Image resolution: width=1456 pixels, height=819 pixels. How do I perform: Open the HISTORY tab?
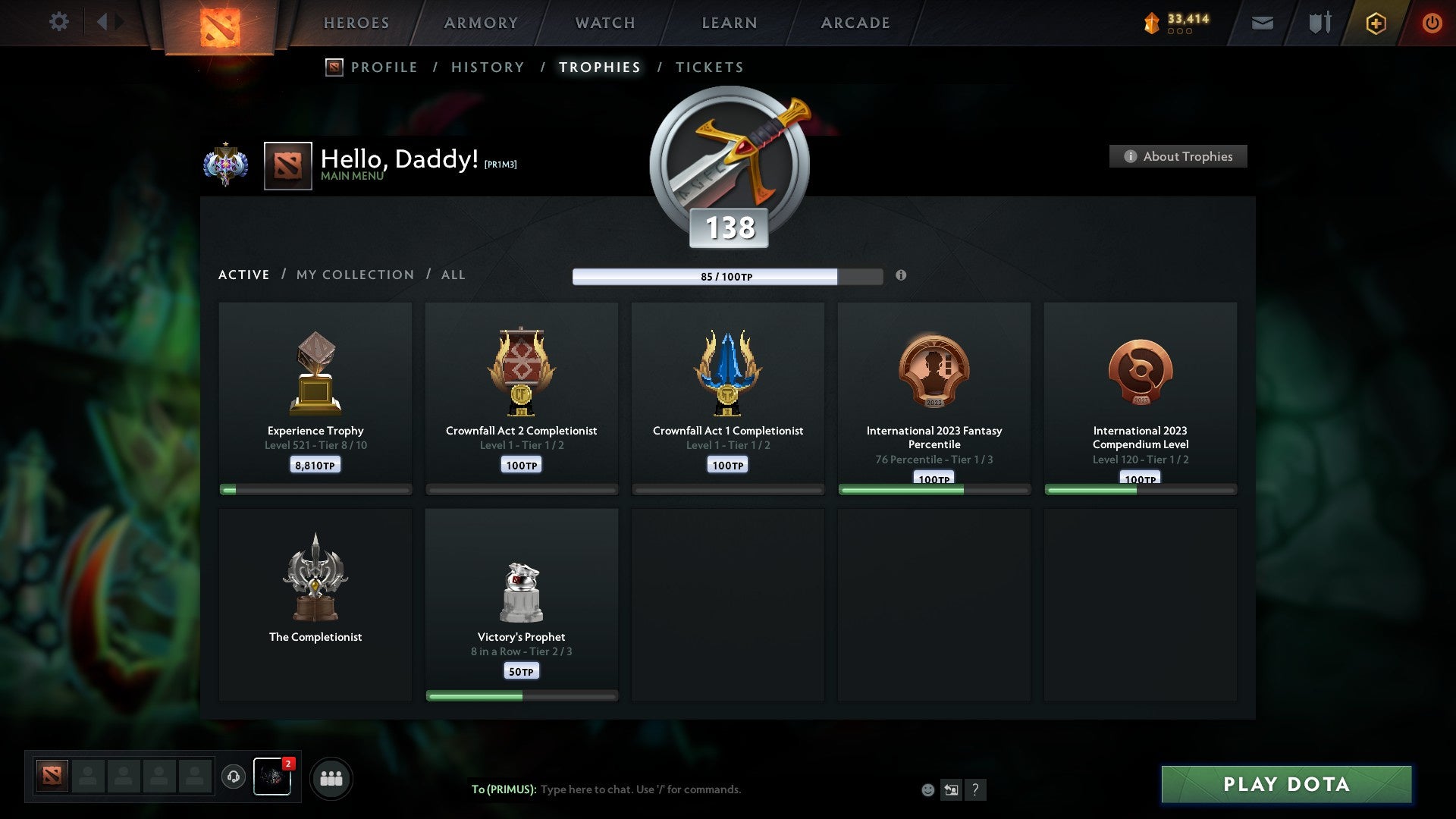point(488,67)
